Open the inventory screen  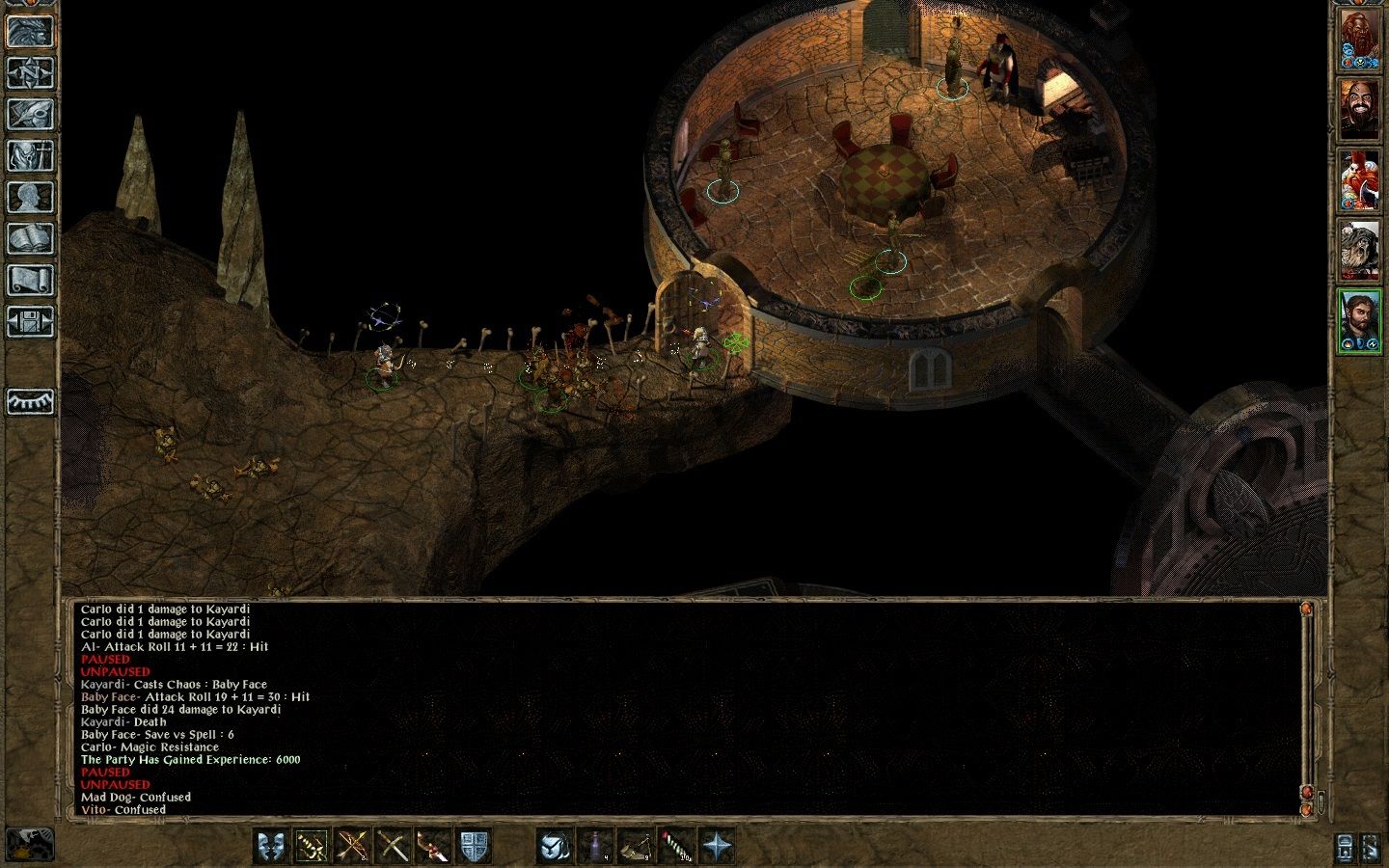pyautogui.click(x=30, y=155)
